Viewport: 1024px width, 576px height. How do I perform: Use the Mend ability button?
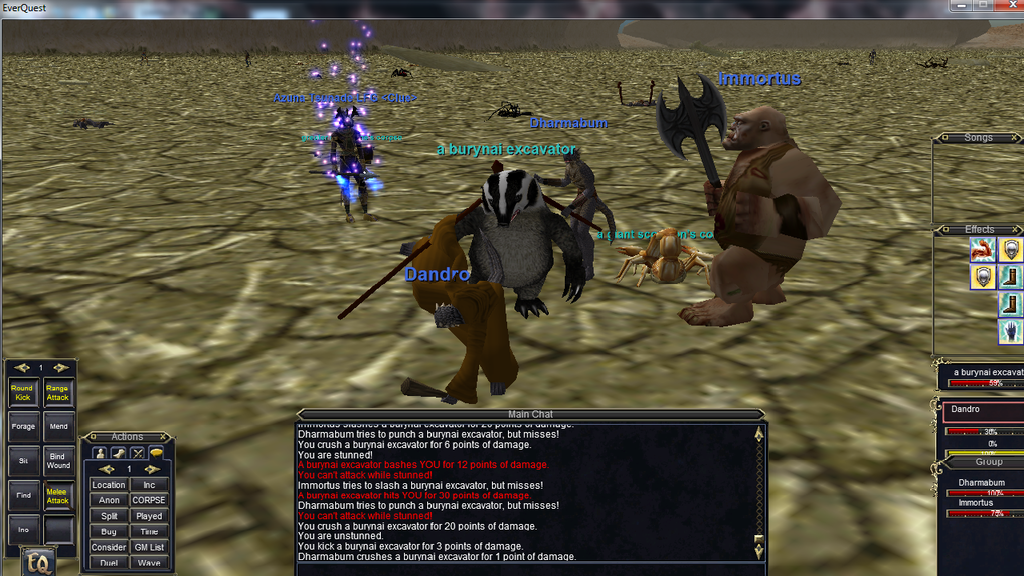(x=58, y=426)
